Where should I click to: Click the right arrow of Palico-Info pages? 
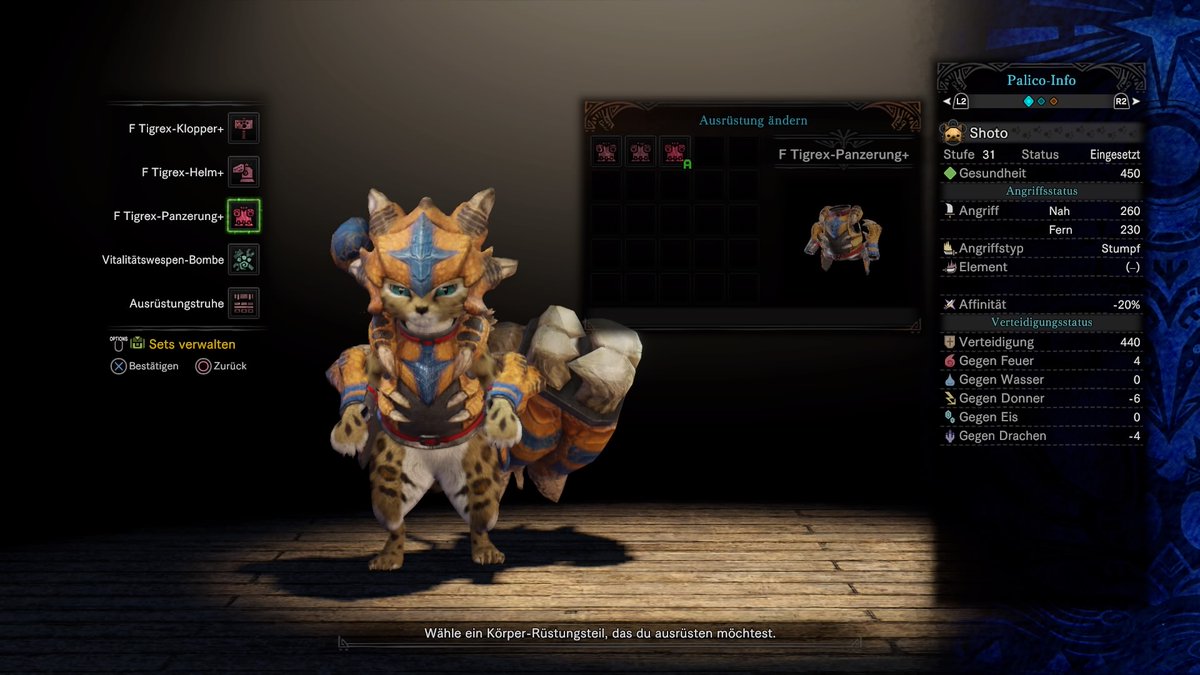coord(1135,101)
